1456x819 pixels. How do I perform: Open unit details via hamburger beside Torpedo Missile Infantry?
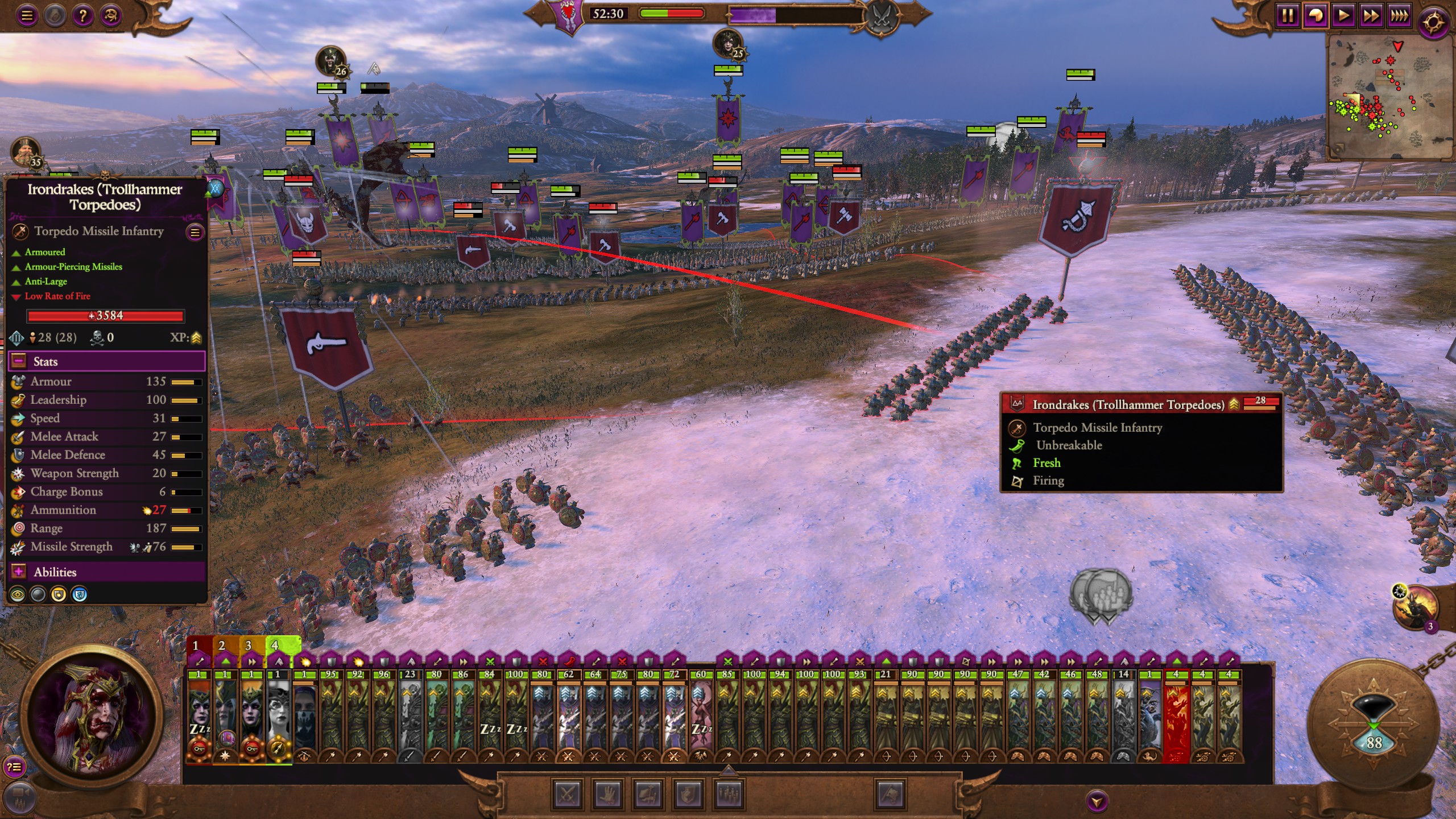click(x=196, y=232)
